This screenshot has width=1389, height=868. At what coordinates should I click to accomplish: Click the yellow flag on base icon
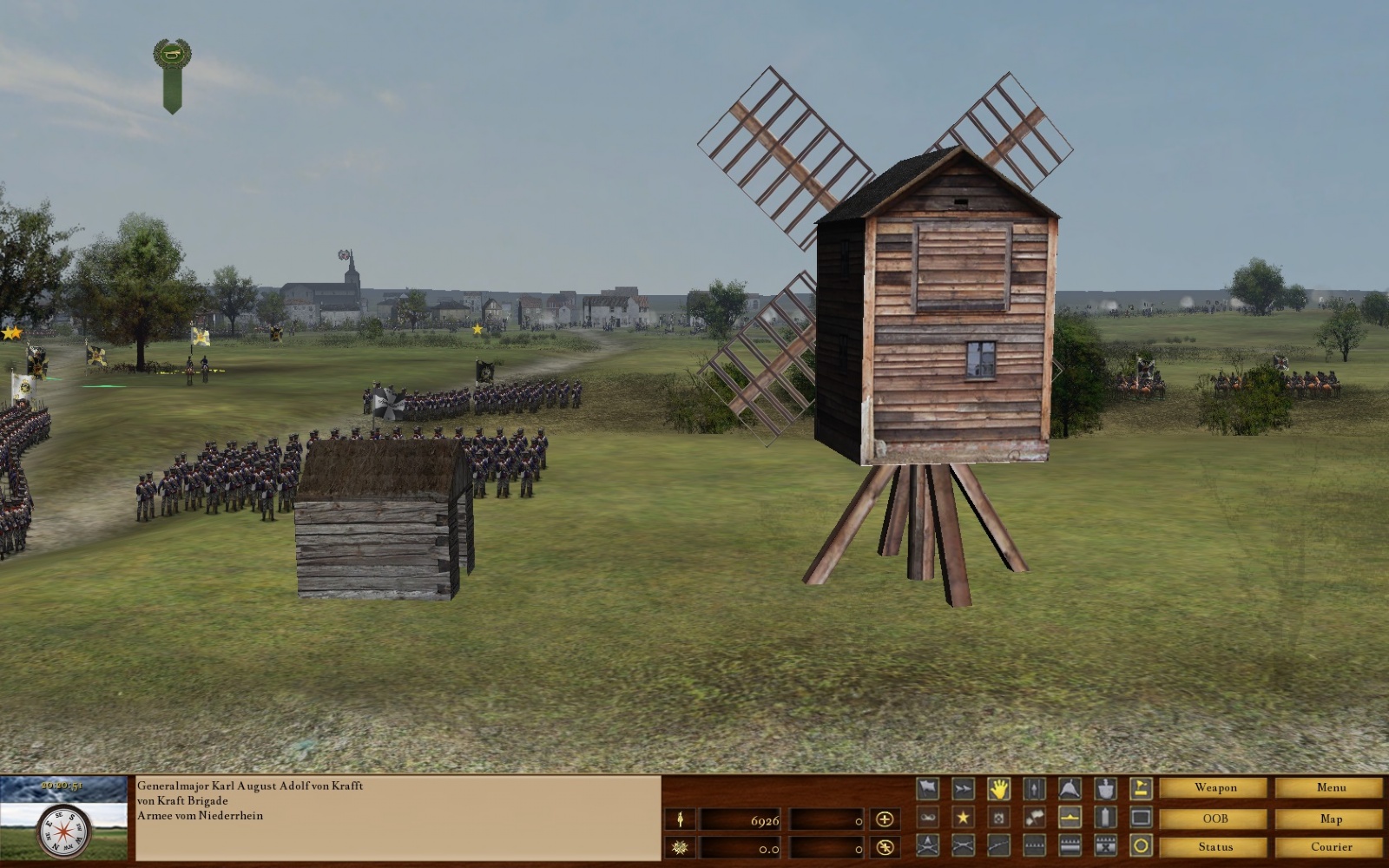[x=1141, y=789]
